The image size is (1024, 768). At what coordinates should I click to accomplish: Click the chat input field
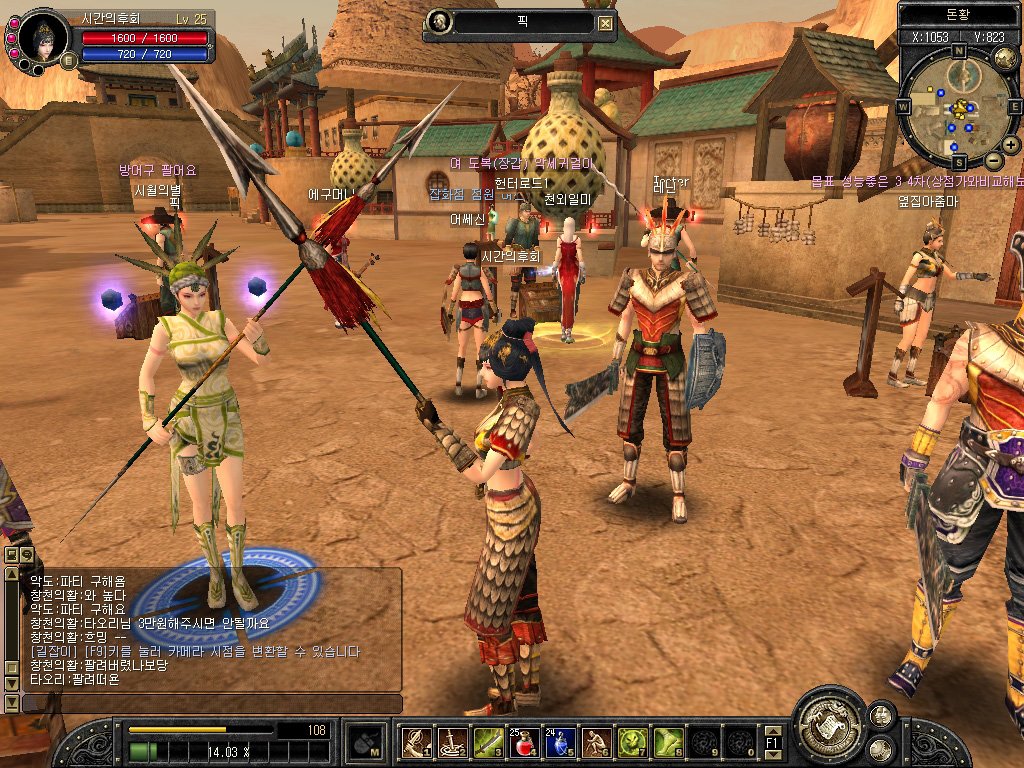coord(212,704)
